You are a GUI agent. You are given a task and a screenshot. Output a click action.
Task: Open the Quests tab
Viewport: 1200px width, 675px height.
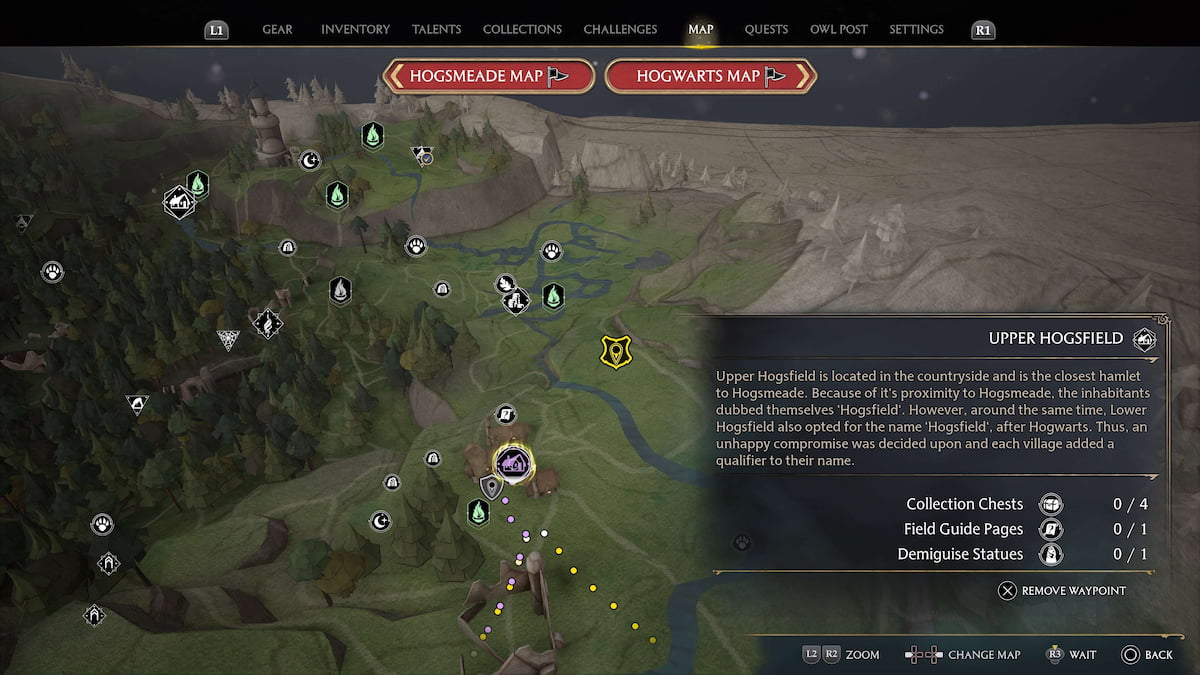[766, 29]
